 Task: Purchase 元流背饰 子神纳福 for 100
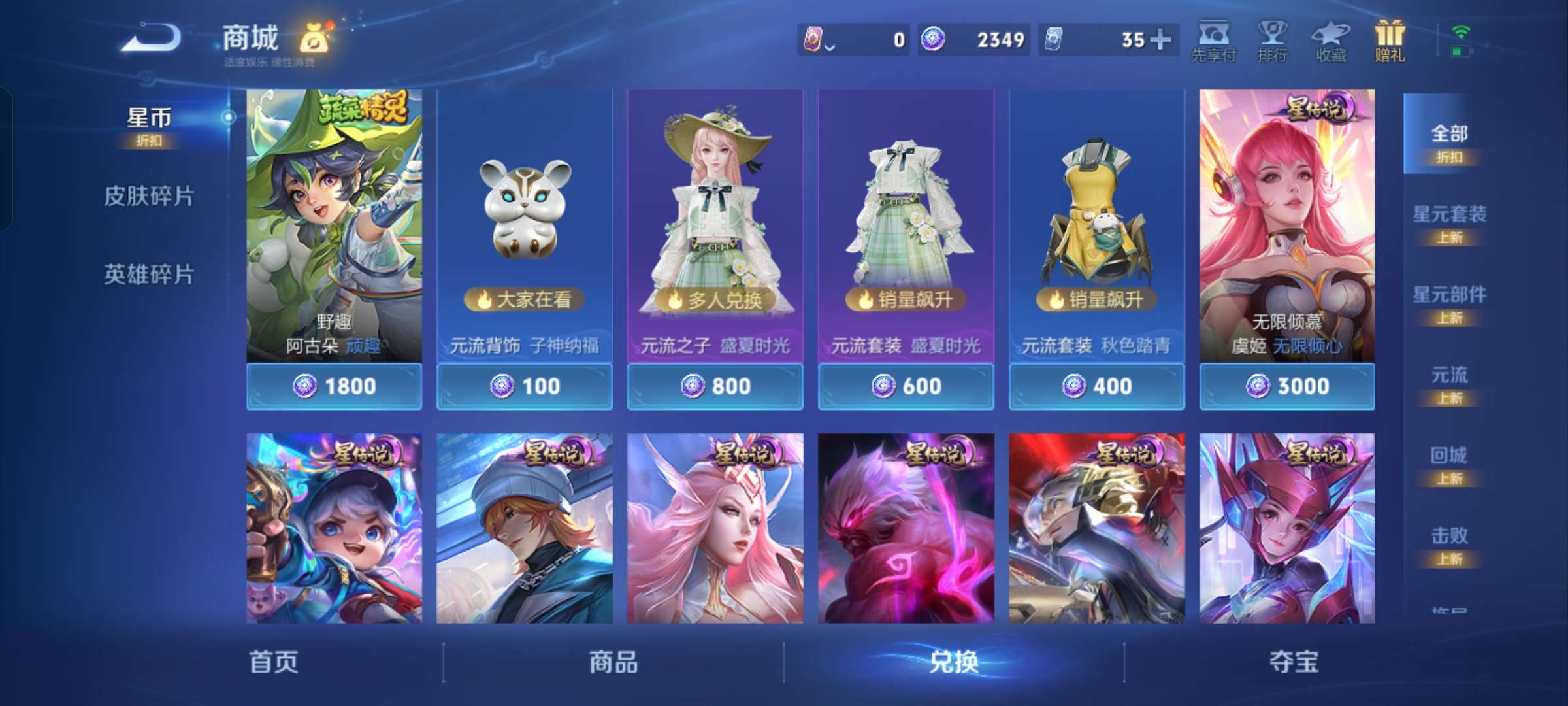pyautogui.click(x=523, y=386)
